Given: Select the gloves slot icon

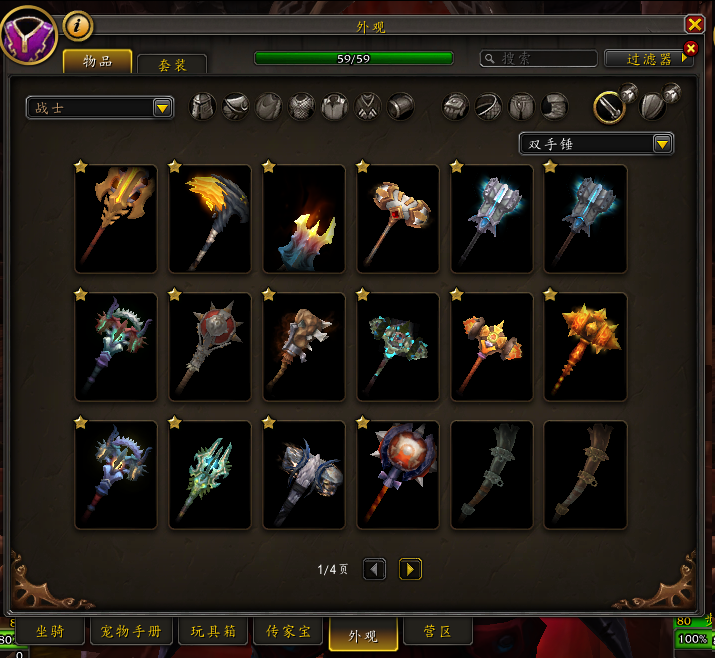Looking at the screenshot, I should pyautogui.click(x=456, y=106).
